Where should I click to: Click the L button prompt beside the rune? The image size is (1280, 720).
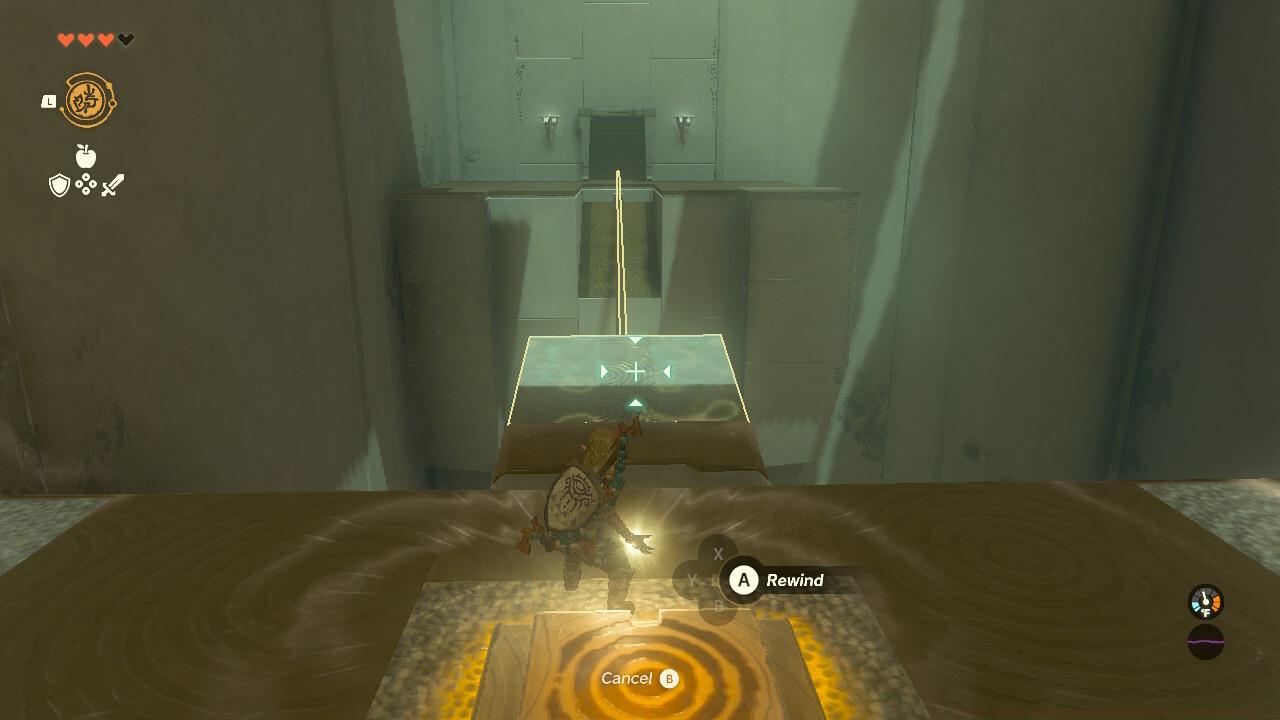click(48, 101)
